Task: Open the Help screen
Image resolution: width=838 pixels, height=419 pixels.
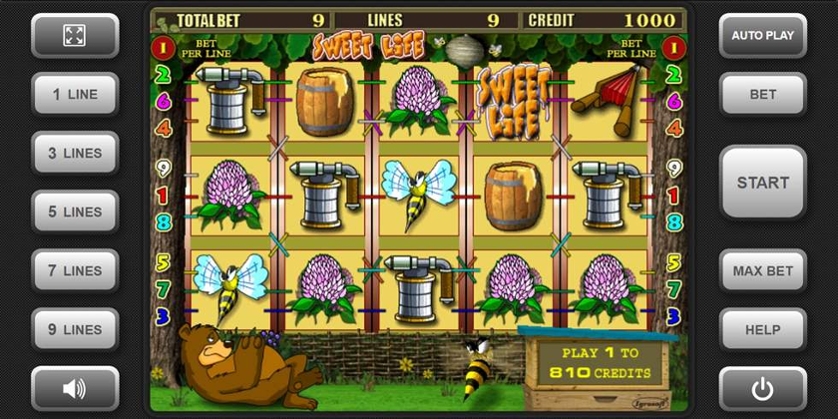Action: click(x=762, y=329)
